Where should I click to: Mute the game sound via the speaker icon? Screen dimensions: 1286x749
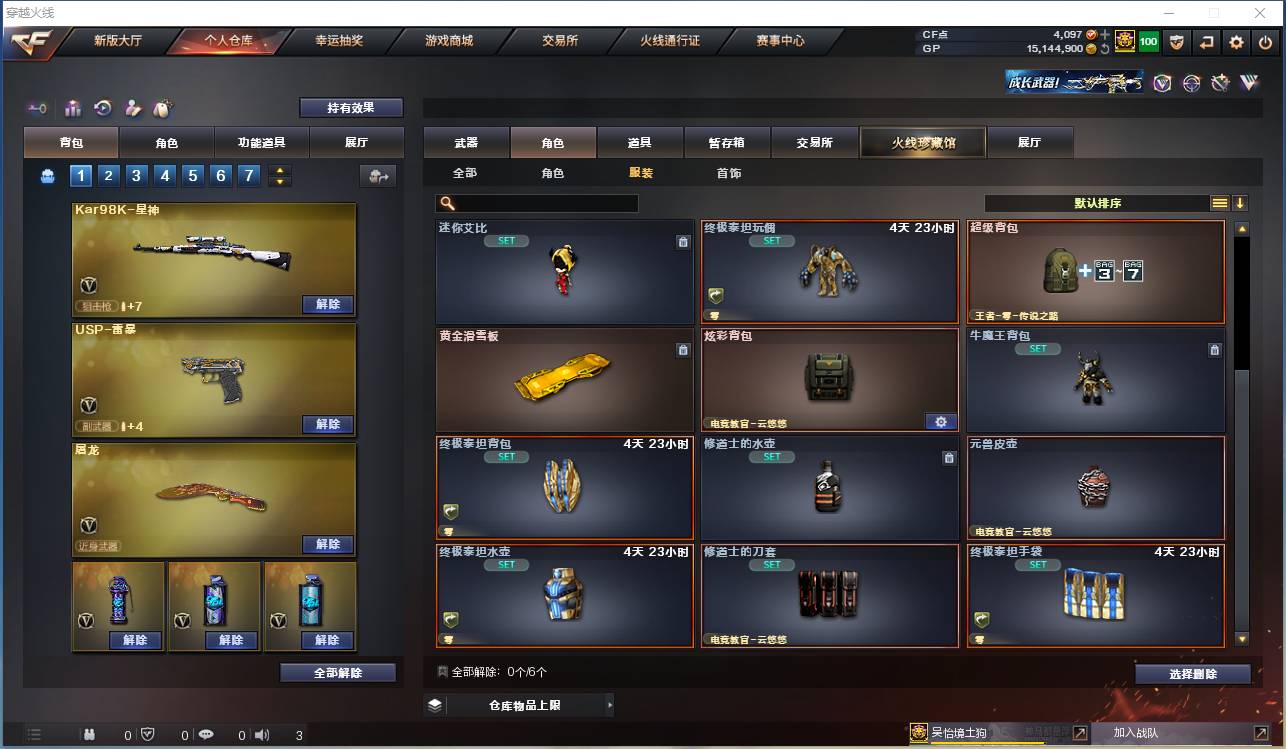262,733
